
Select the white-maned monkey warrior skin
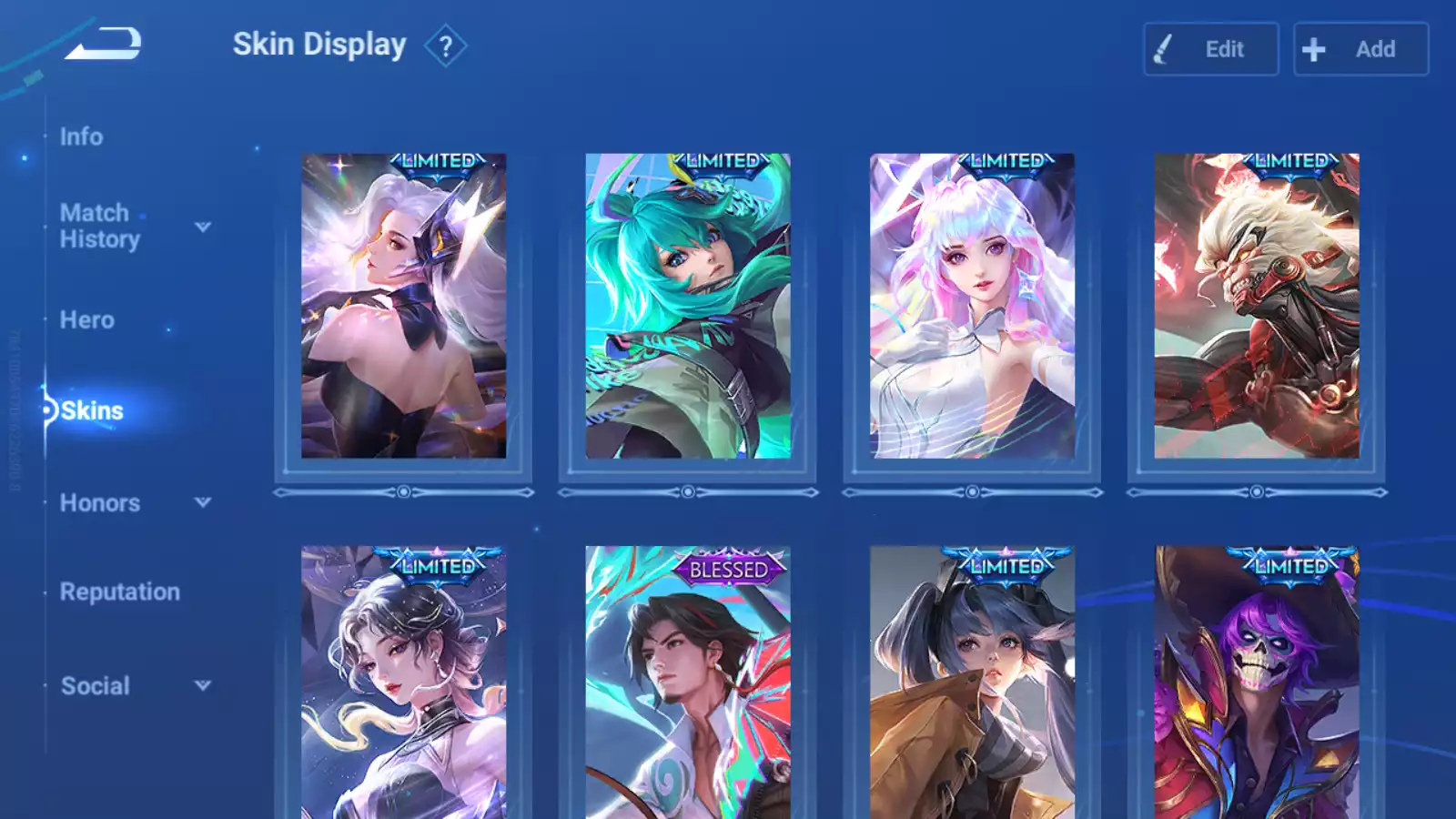tap(1257, 306)
